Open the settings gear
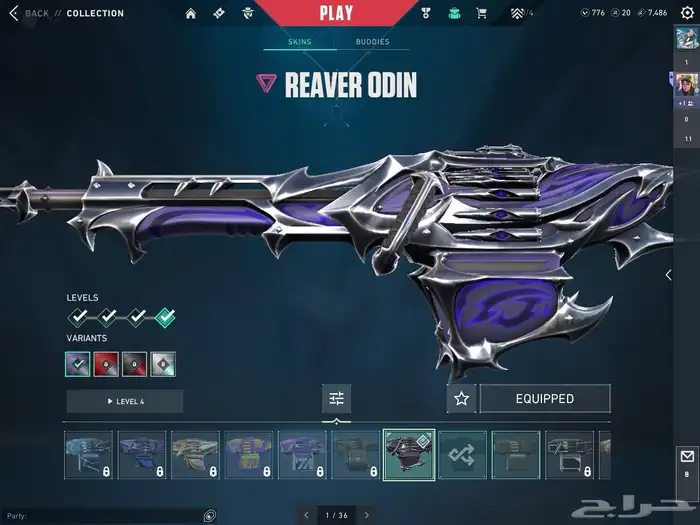Screen dimensions: 700x525 click(x=686, y=13)
